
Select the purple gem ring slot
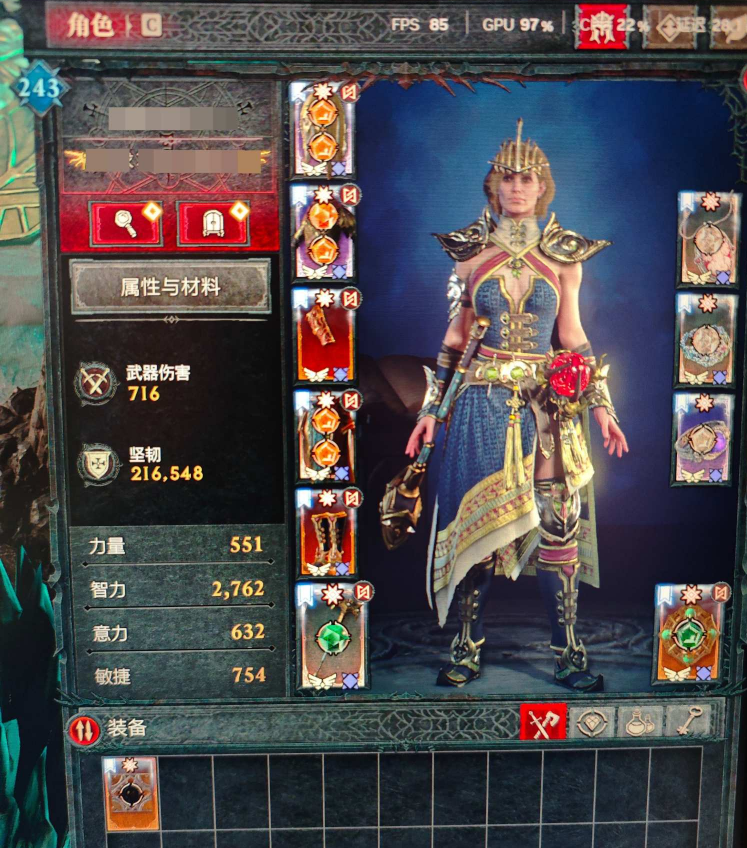click(702, 438)
